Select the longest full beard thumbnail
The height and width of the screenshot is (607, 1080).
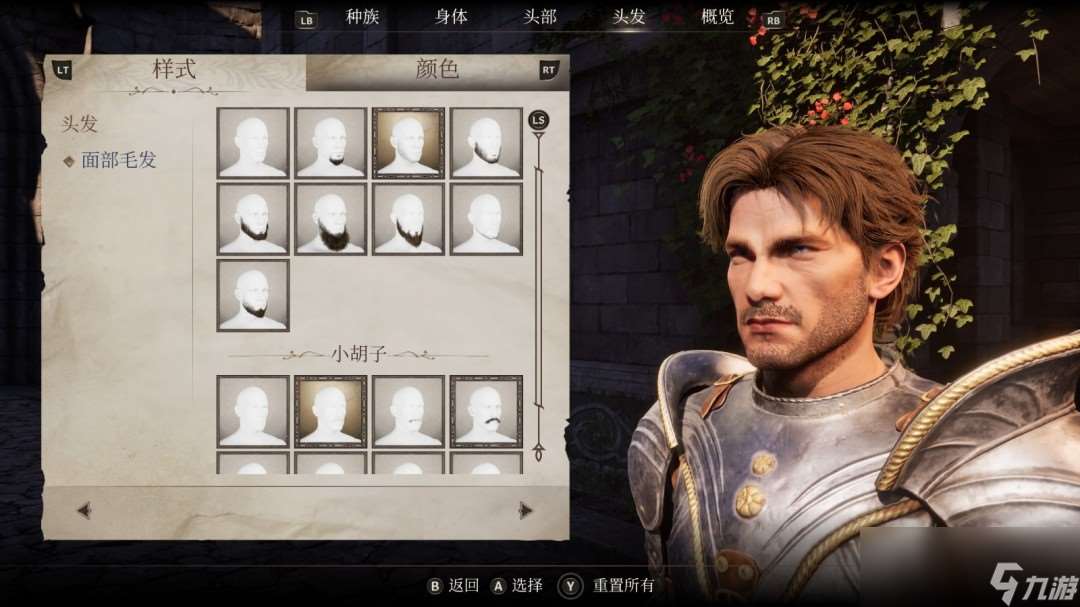(331, 219)
